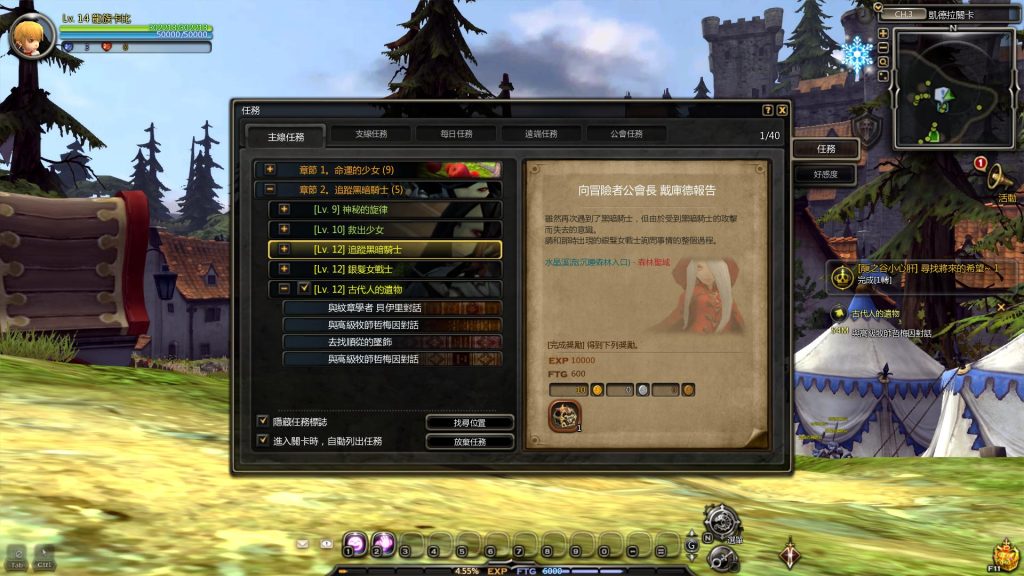Abandon quest with the 放棄任務 button
The width and height of the screenshot is (1024, 576).
pos(470,441)
